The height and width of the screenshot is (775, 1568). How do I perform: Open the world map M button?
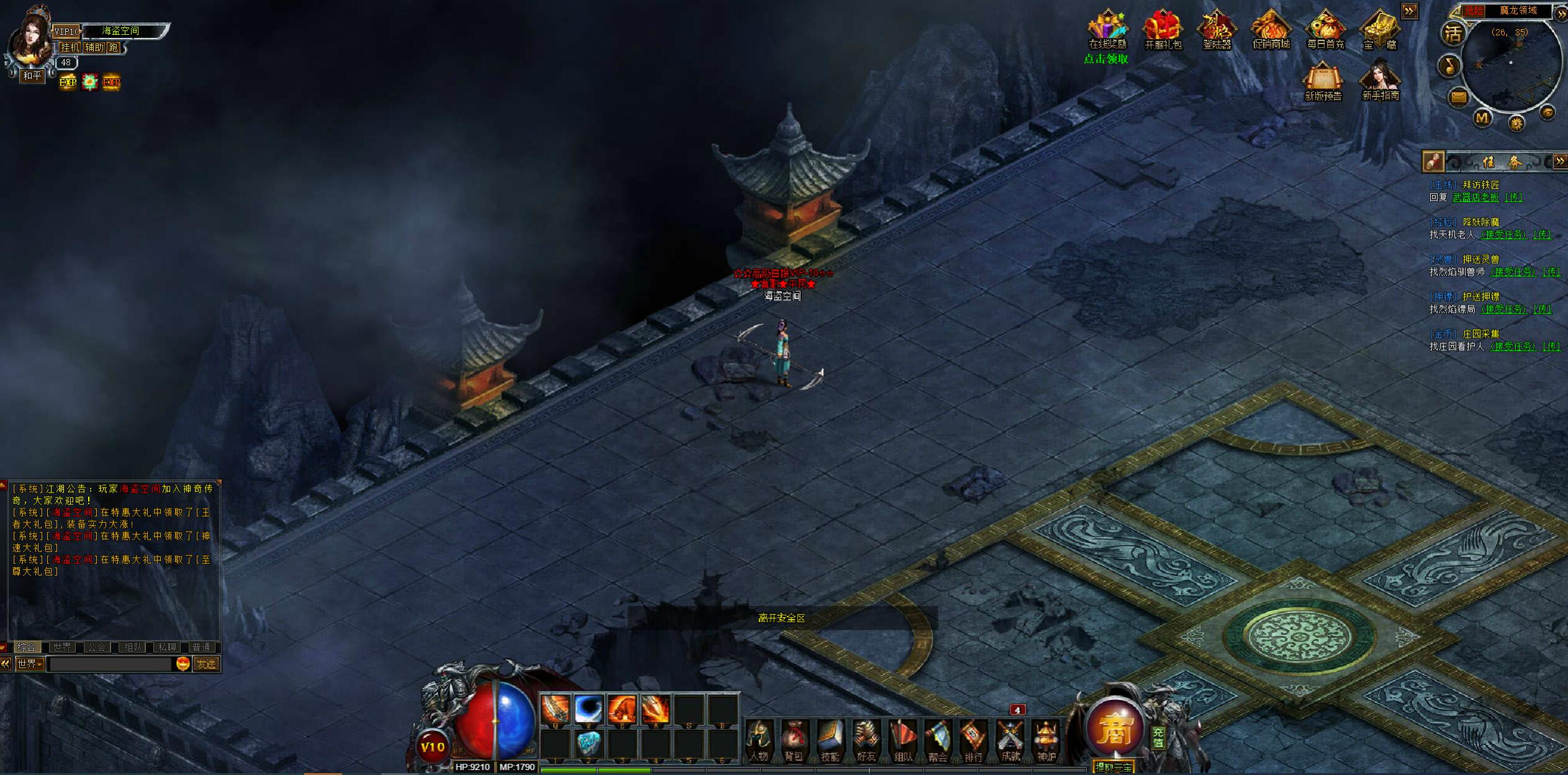coord(1482,117)
